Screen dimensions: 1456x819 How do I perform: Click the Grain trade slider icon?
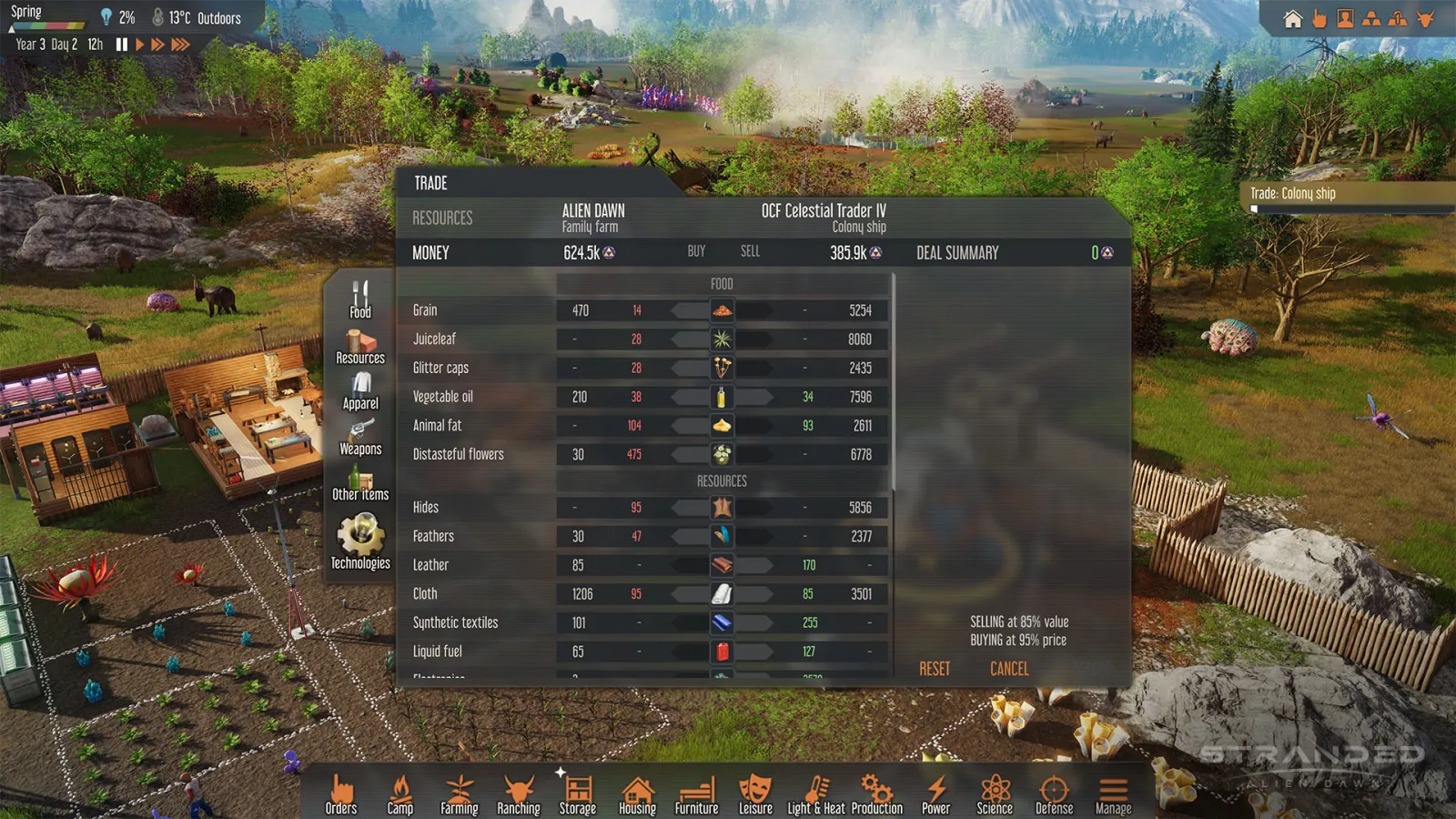pos(722,311)
